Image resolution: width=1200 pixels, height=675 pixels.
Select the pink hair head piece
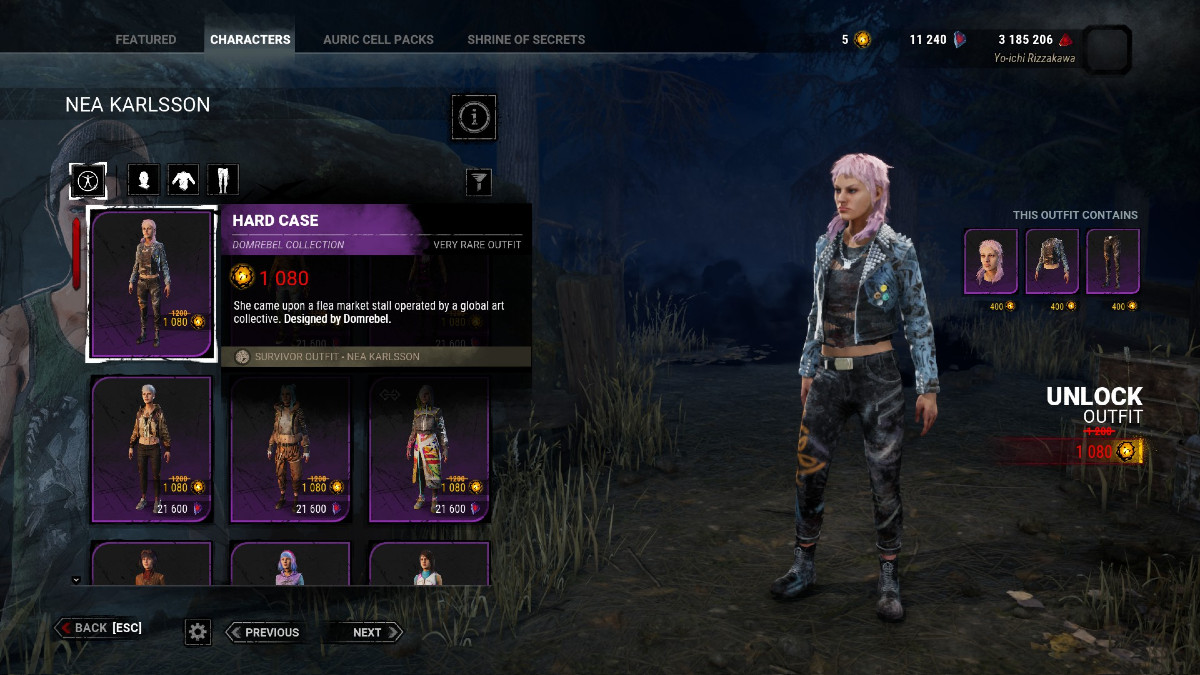click(990, 262)
